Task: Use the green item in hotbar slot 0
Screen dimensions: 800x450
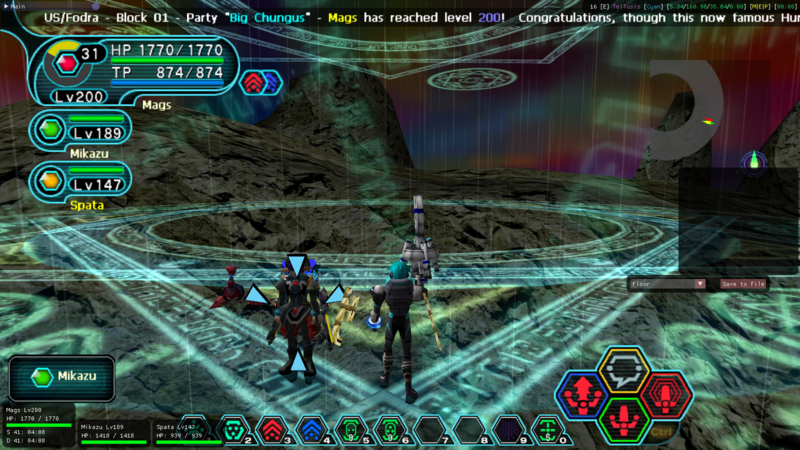Action: [546, 430]
